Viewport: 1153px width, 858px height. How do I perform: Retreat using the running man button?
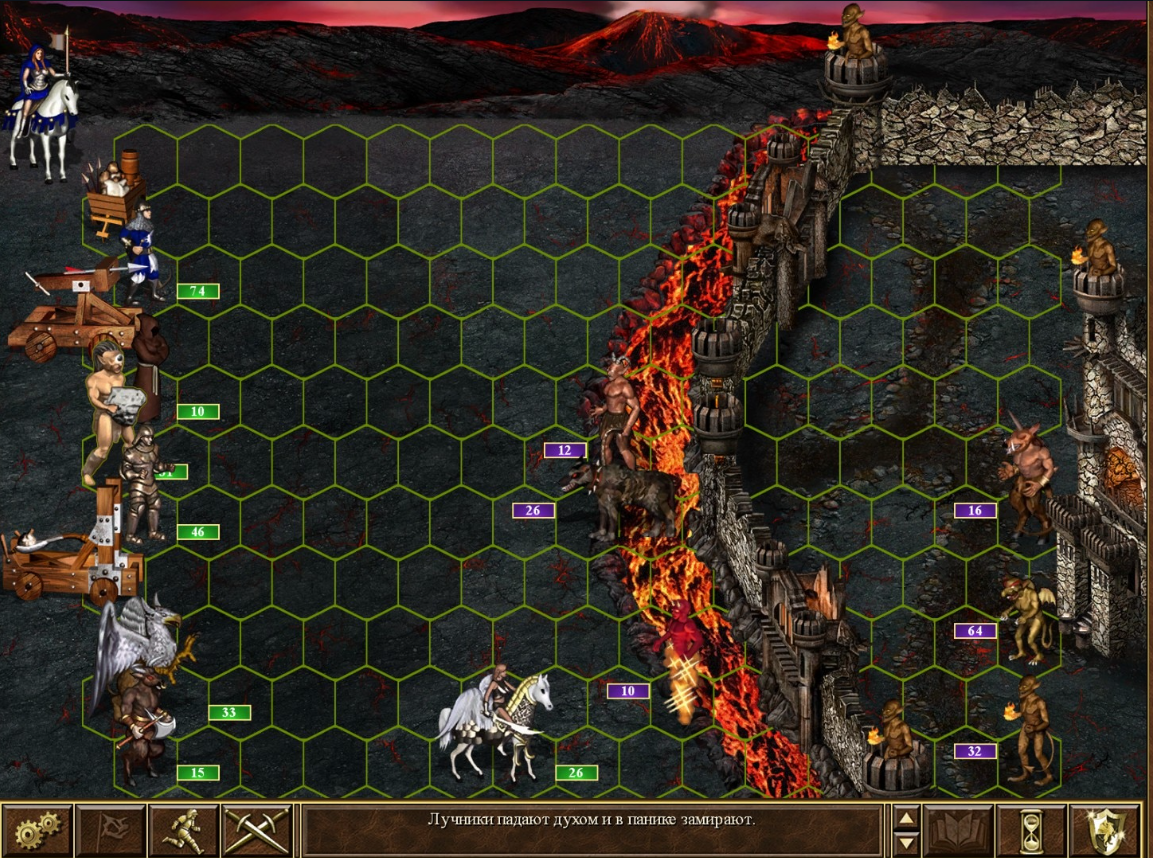click(184, 828)
